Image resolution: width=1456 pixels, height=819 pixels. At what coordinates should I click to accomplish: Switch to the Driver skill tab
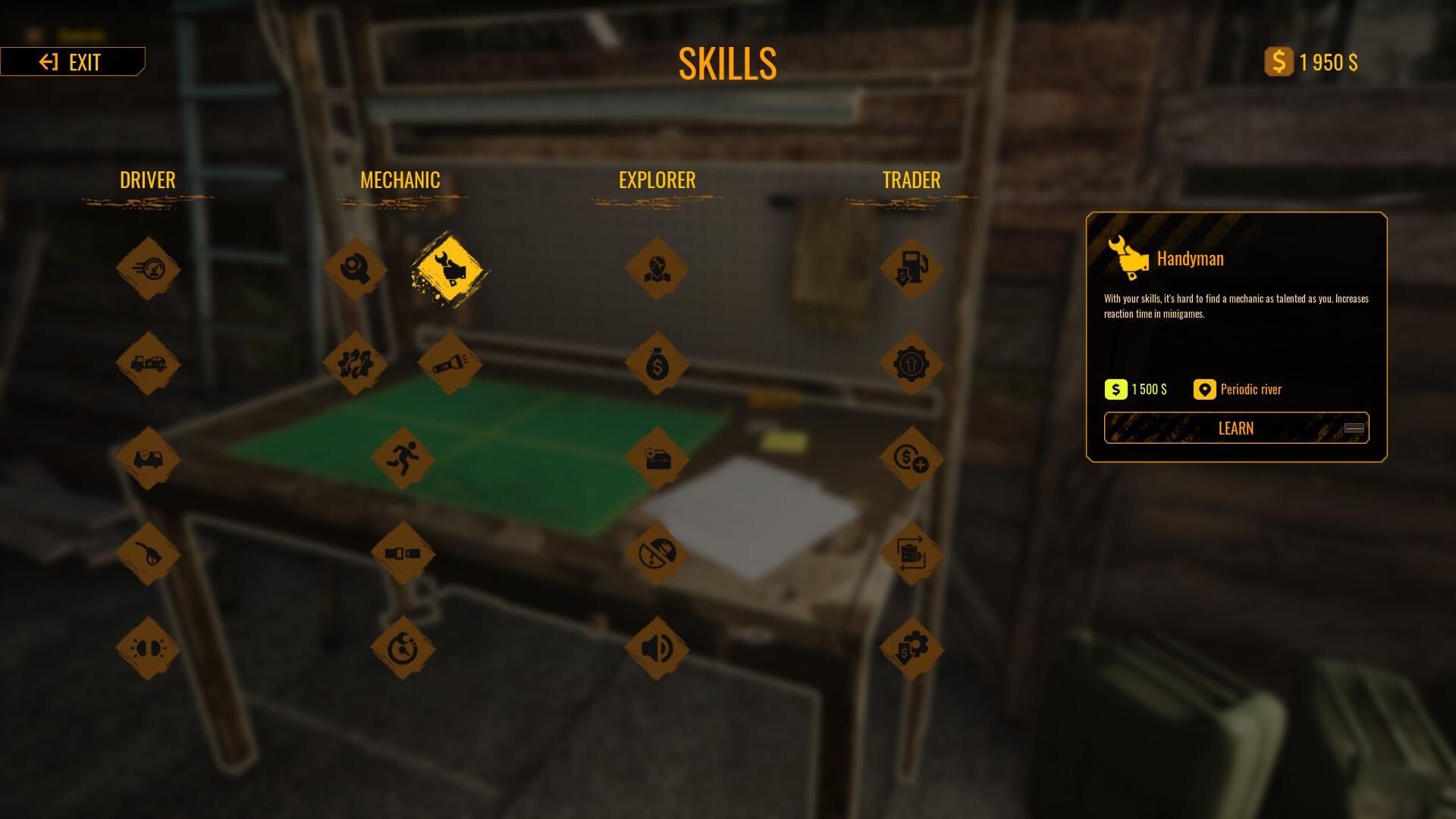click(x=147, y=180)
